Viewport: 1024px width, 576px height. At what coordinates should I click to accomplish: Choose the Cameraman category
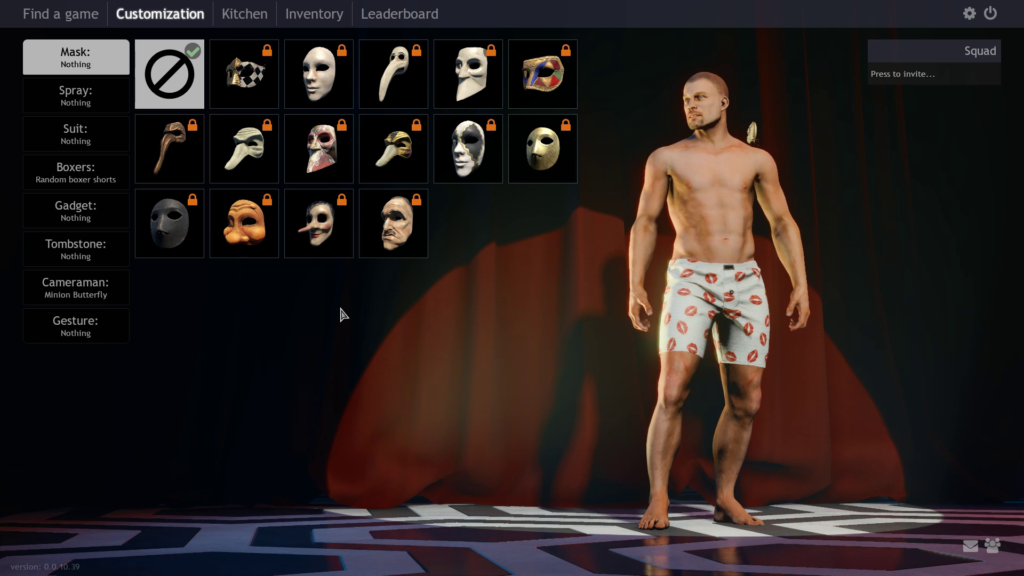(76, 287)
